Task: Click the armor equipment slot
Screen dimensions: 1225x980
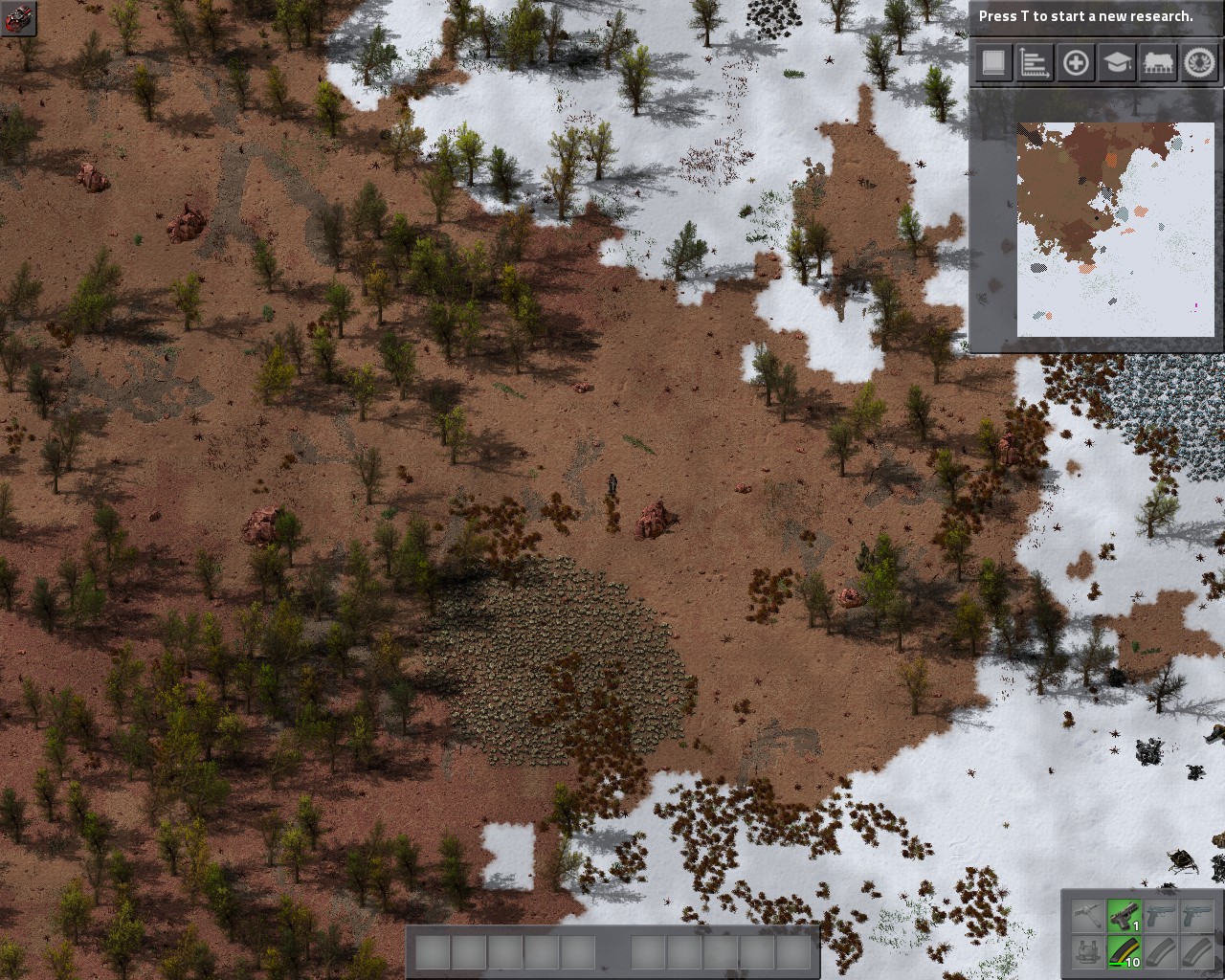Action: click(1088, 951)
